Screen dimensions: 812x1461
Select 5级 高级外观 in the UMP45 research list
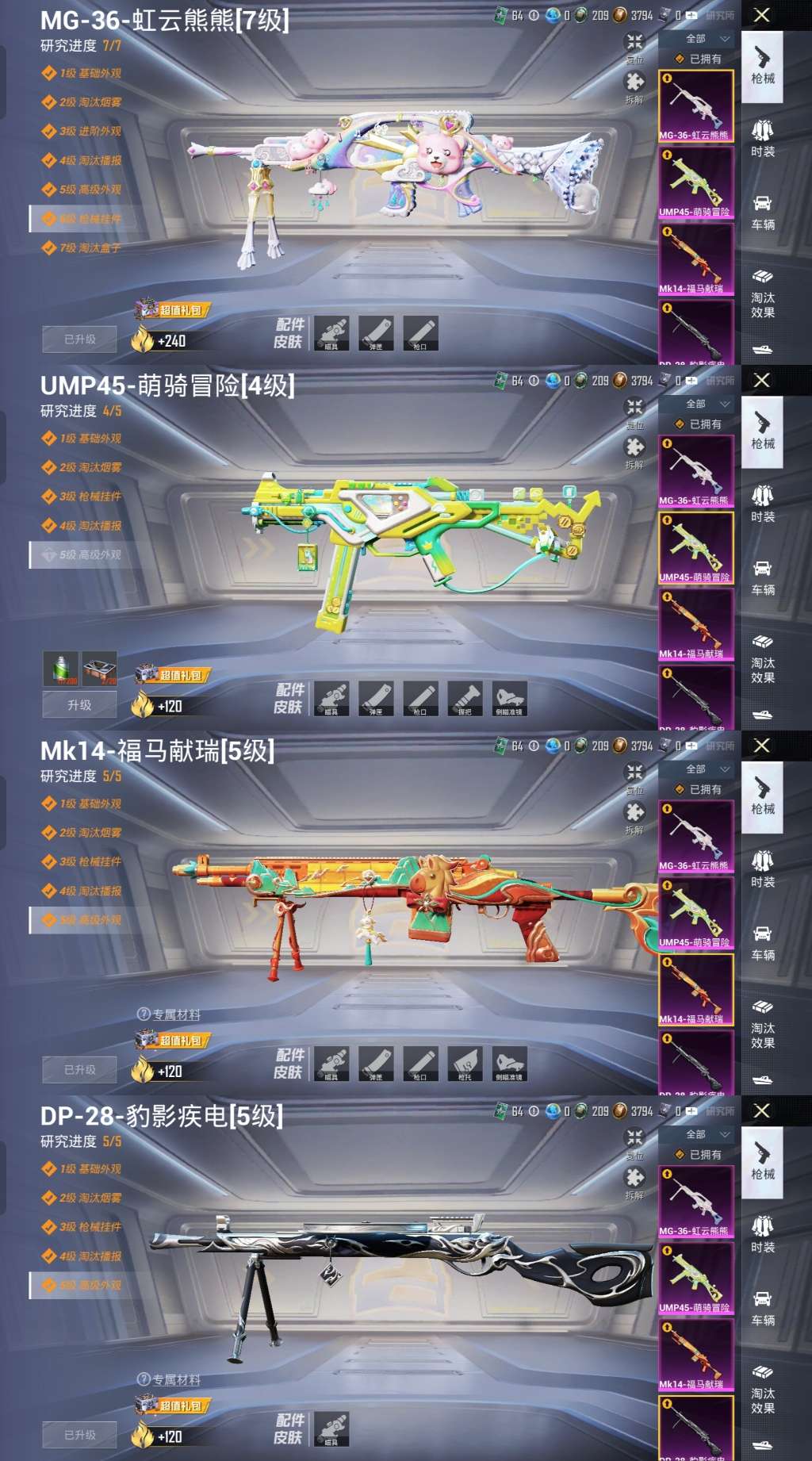click(x=90, y=555)
